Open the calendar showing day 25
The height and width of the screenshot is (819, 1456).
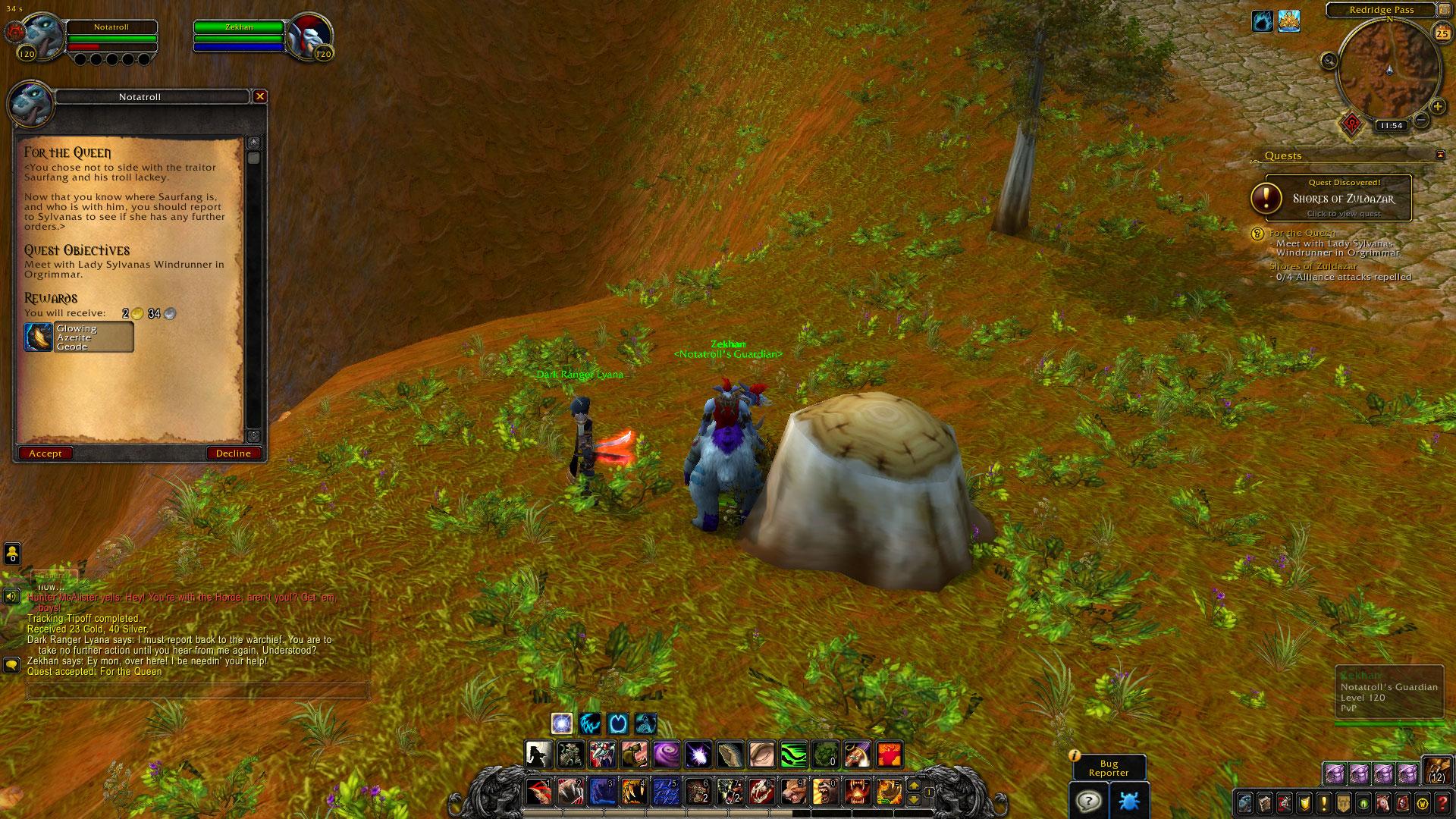[1442, 33]
